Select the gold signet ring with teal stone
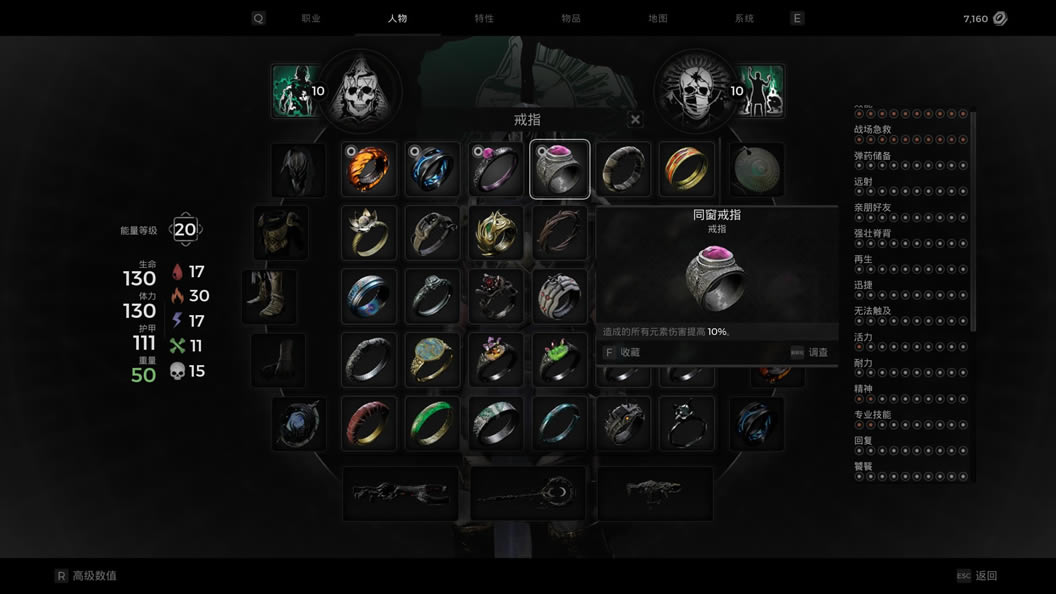Screen dimensions: 1056x594 432,360
